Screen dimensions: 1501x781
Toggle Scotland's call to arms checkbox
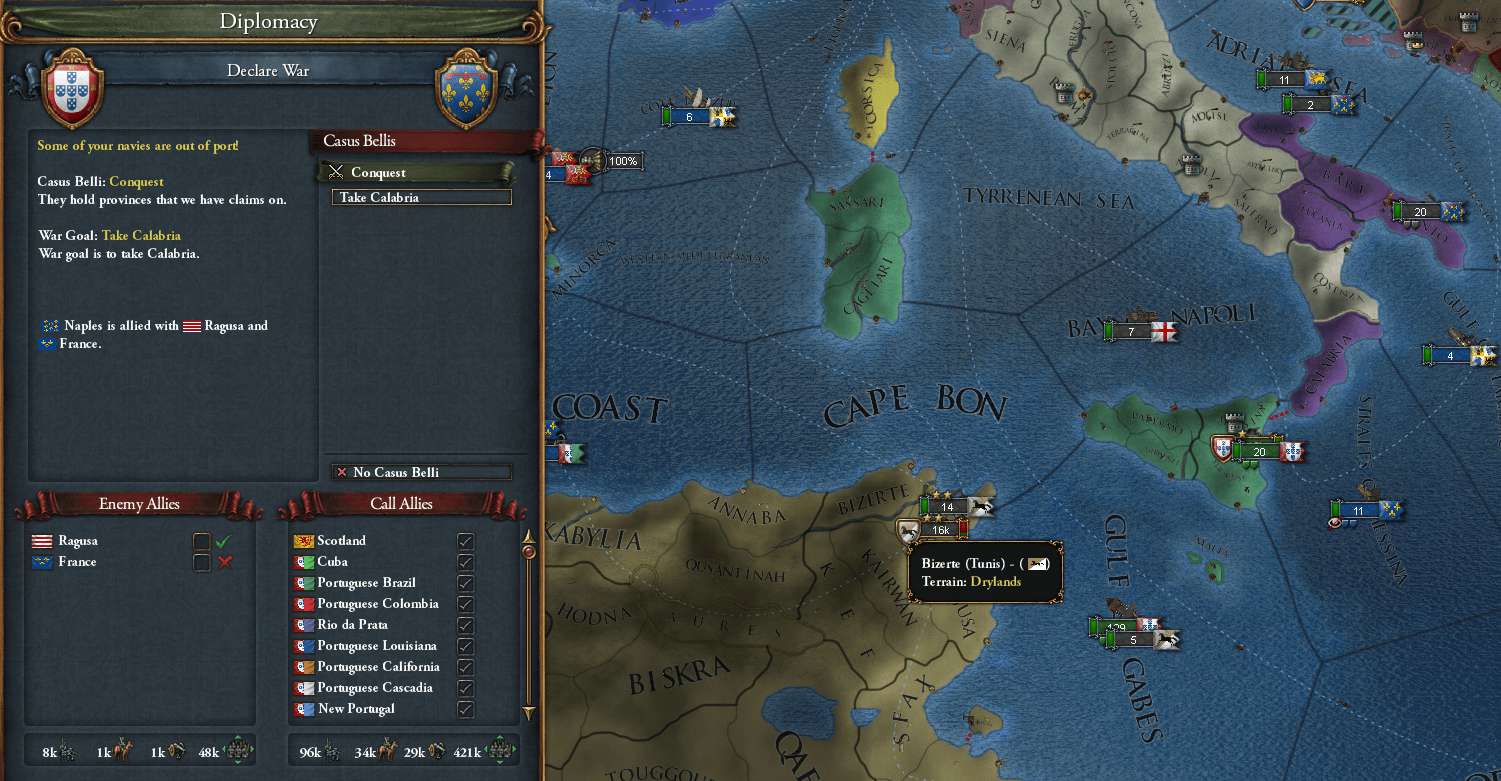[x=465, y=541]
